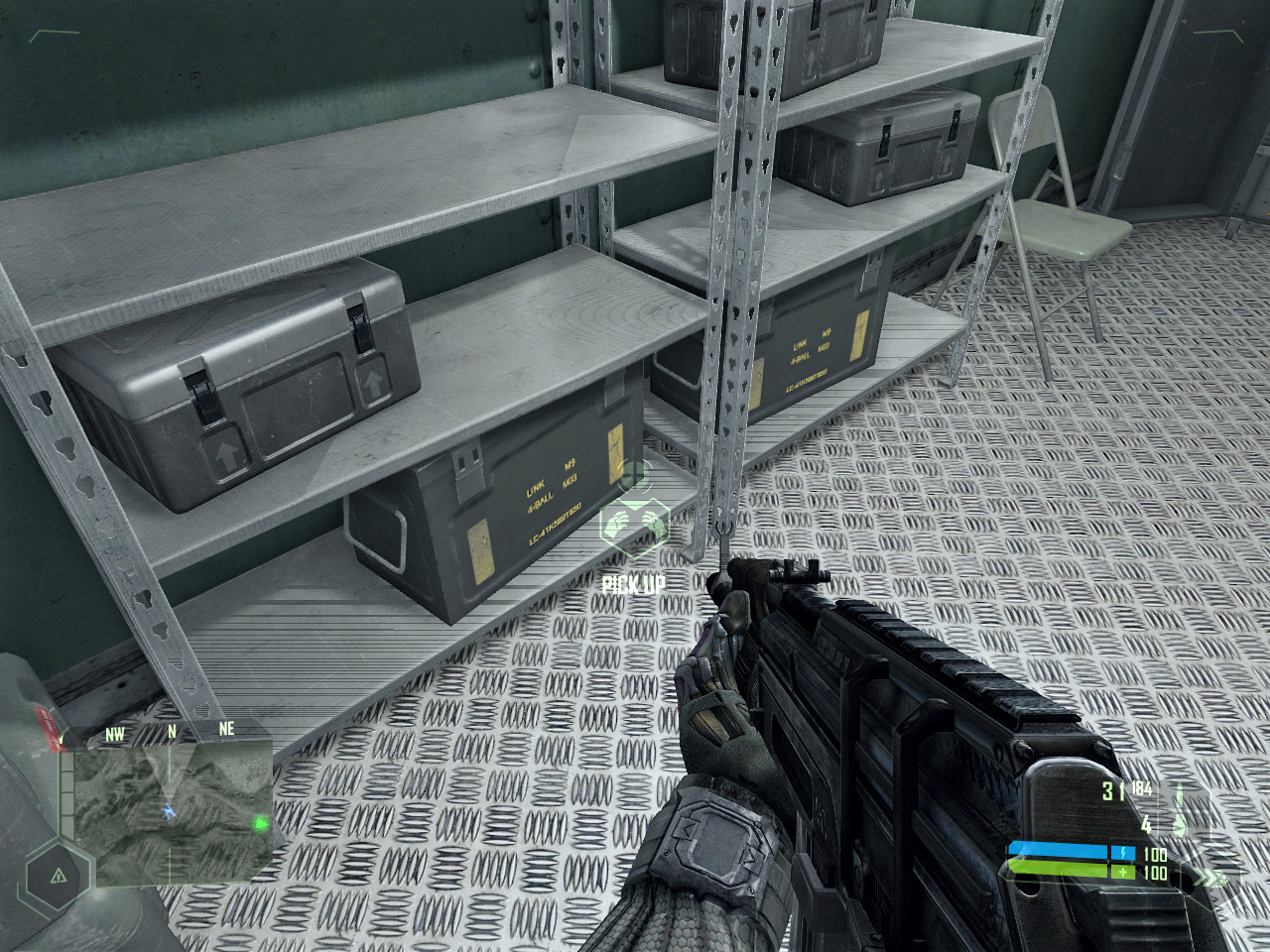Select the hexagonal warning triangle icon
Screen dimensions: 1270x952
57,875
